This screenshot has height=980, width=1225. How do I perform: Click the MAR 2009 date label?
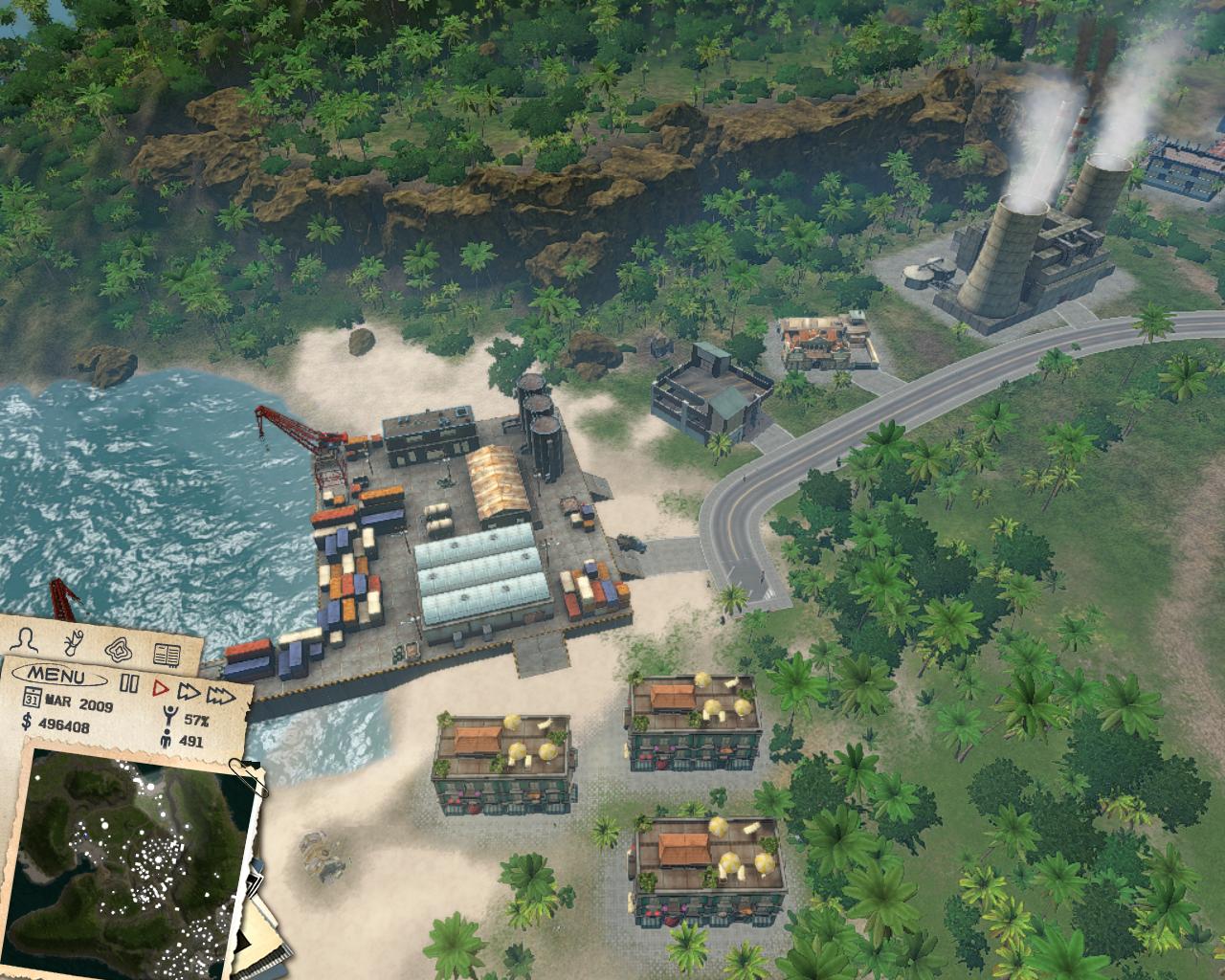click(x=78, y=702)
